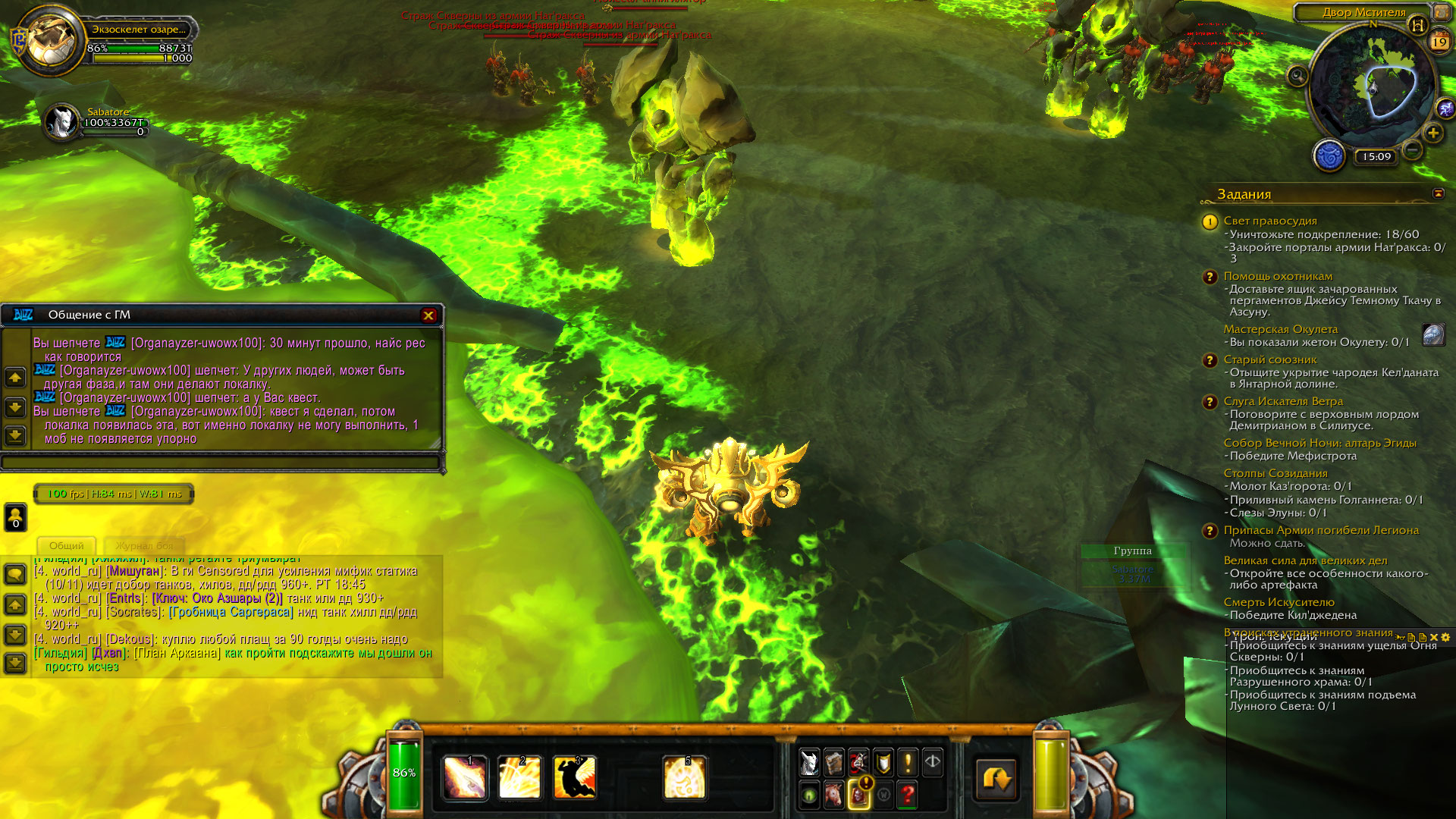This screenshot has height=819, width=1456.
Task: Zoom in the minimap with the plus button
Action: [1432, 133]
